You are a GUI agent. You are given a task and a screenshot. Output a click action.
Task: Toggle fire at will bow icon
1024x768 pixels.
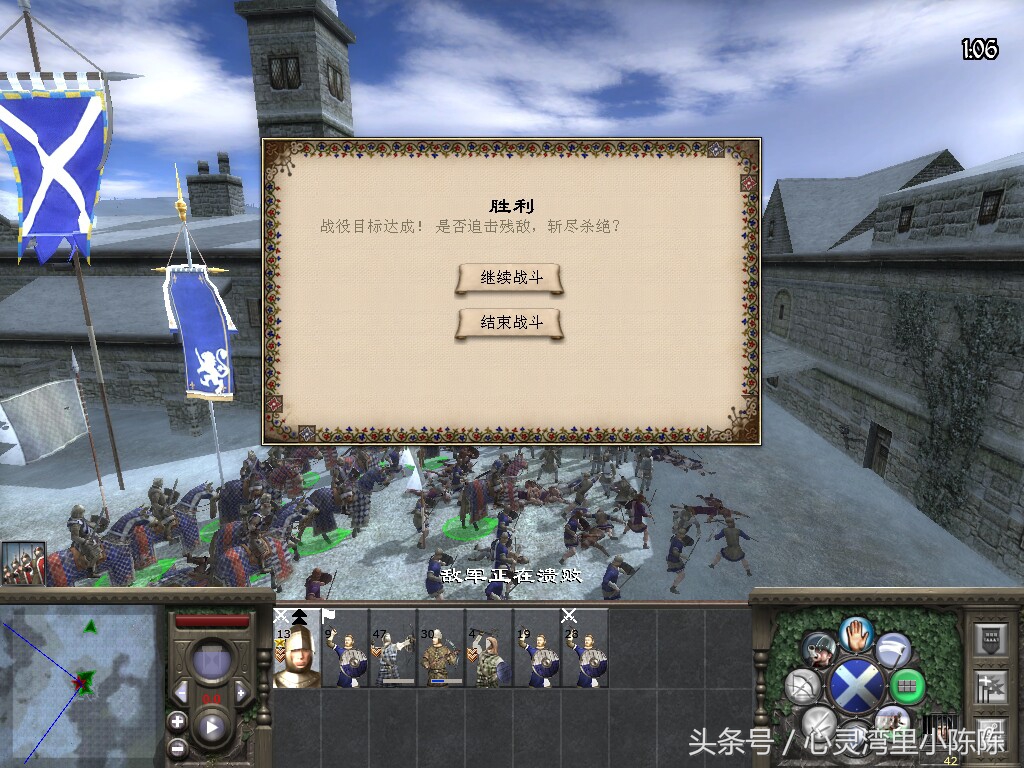(x=804, y=686)
